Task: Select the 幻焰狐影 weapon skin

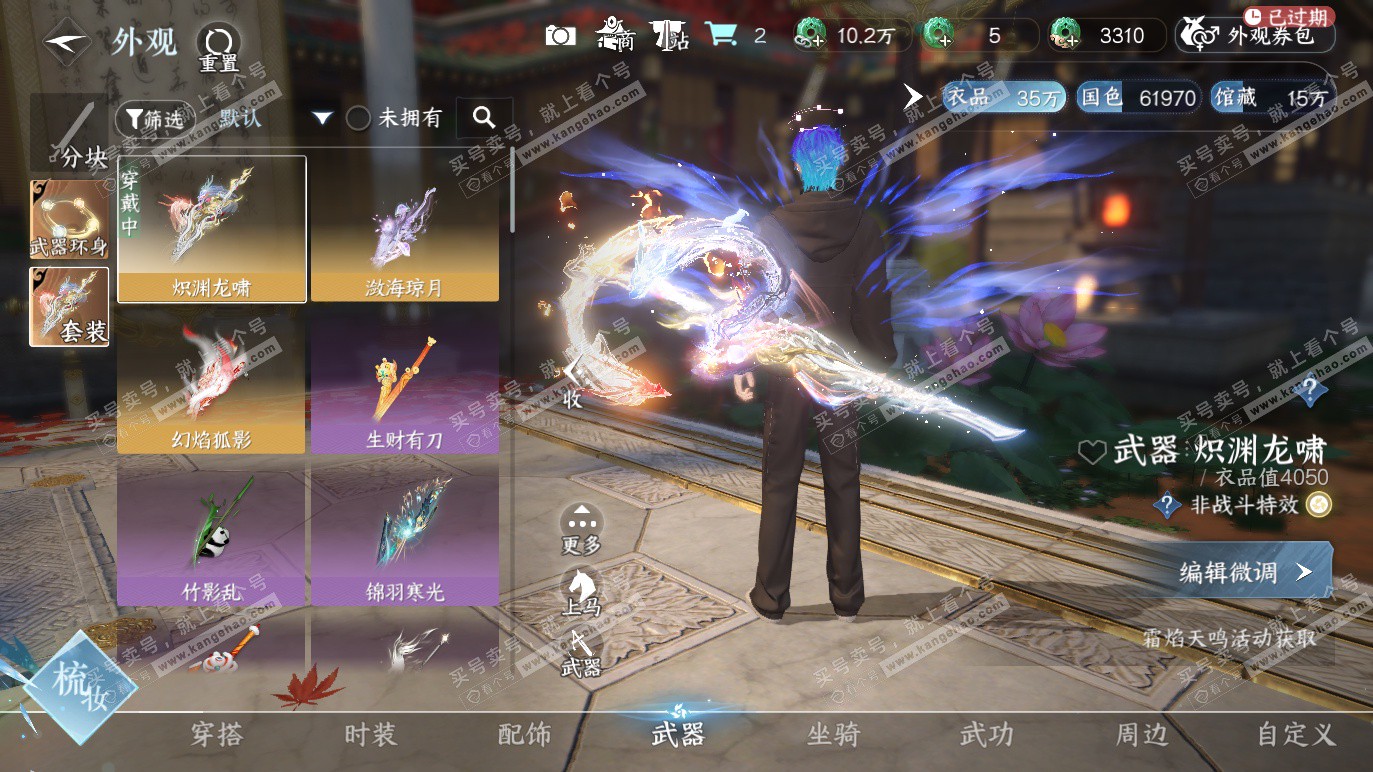Action: 212,381
